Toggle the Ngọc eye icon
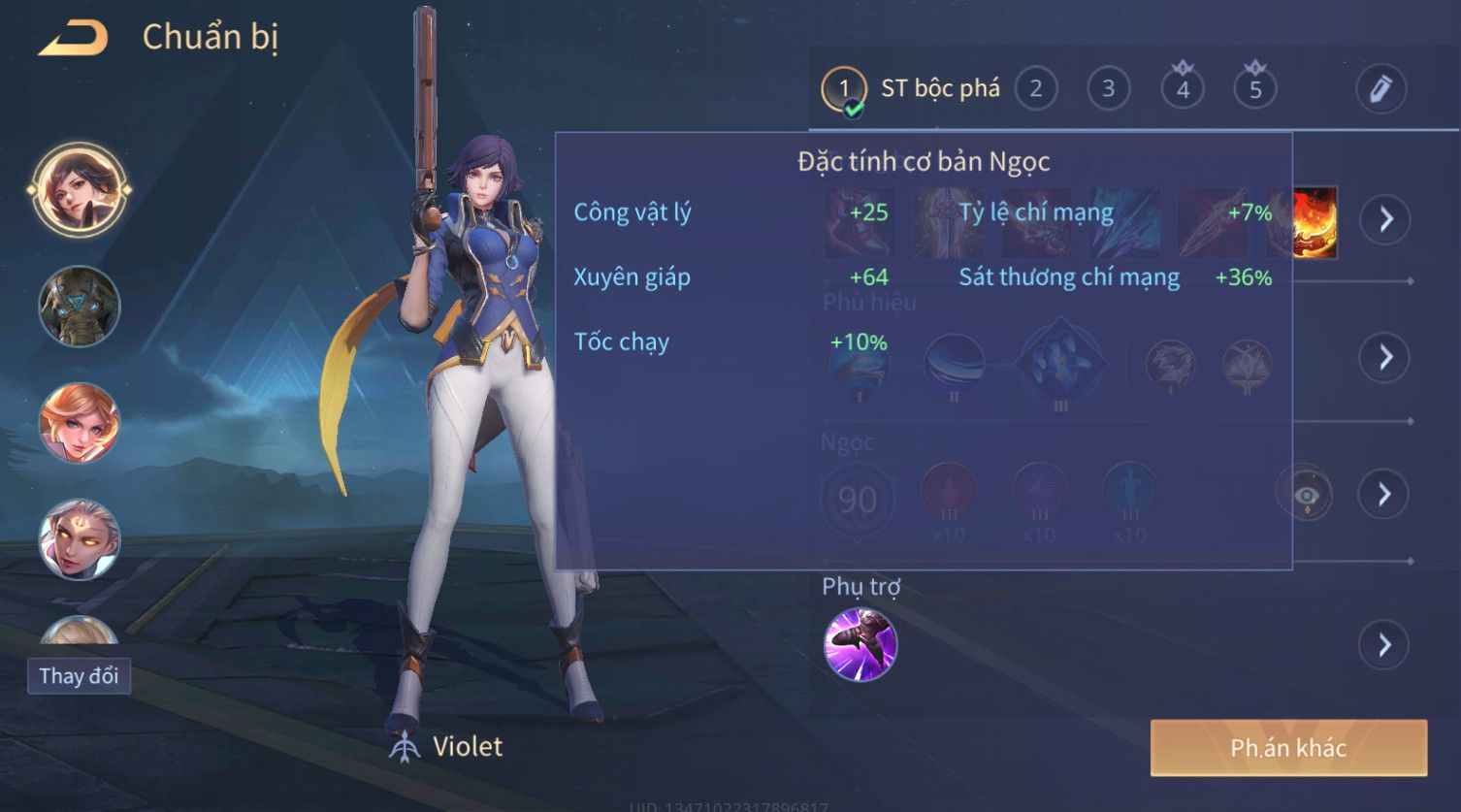The height and width of the screenshot is (812, 1461). 1306,496
